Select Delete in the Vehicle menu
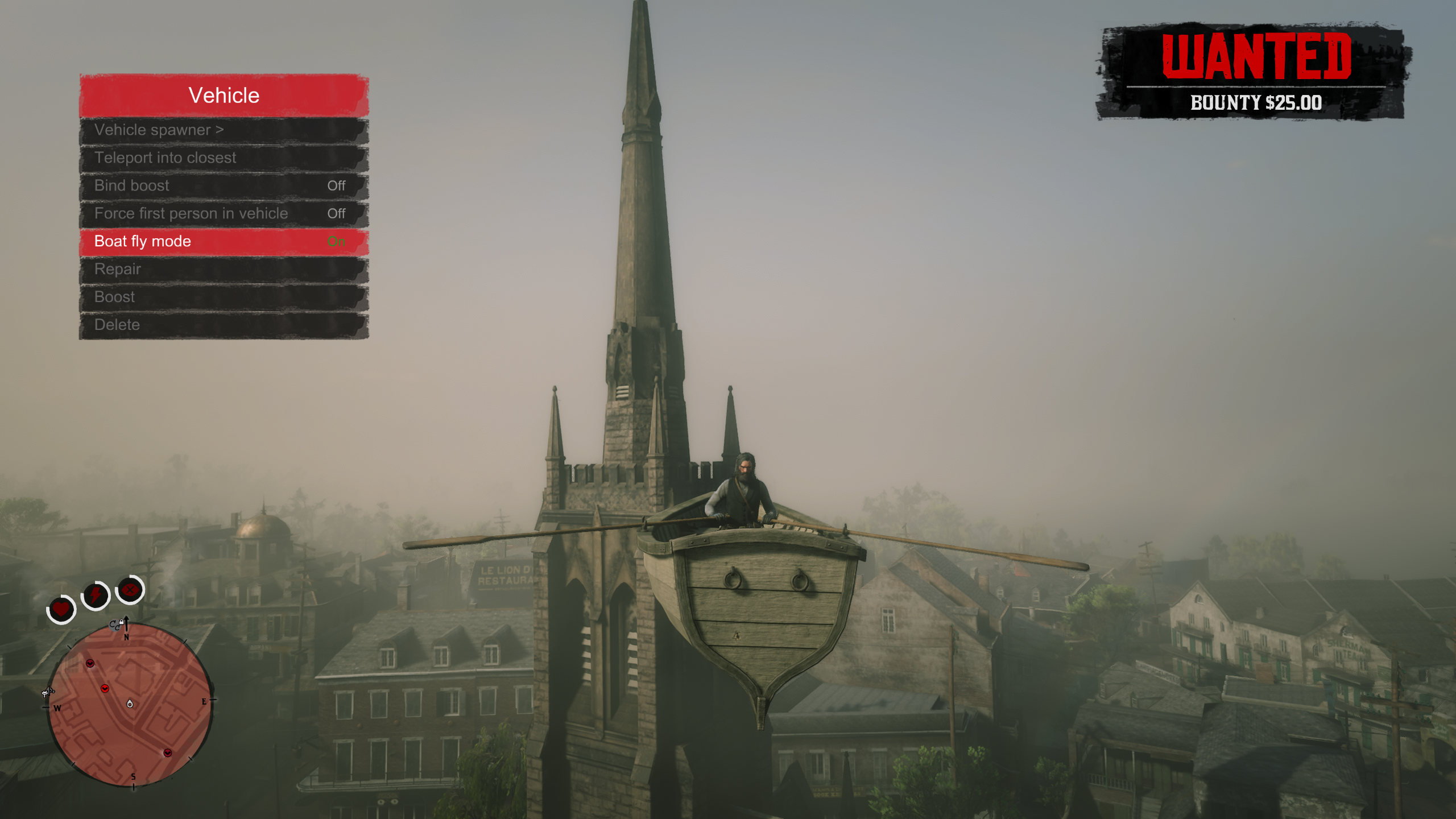1456x819 pixels. pyautogui.click(x=224, y=325)
